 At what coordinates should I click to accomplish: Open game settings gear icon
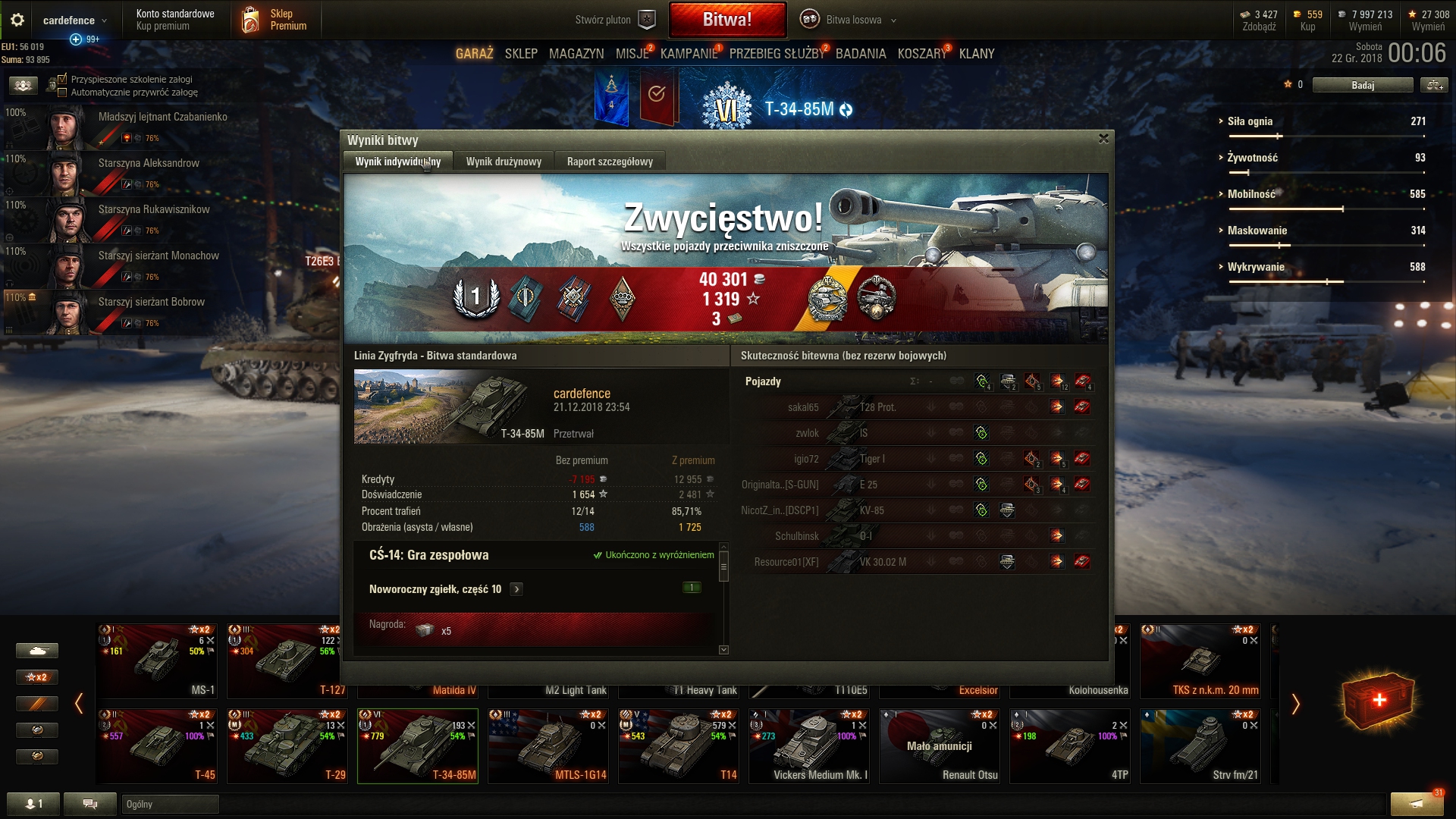click(17, 20)
